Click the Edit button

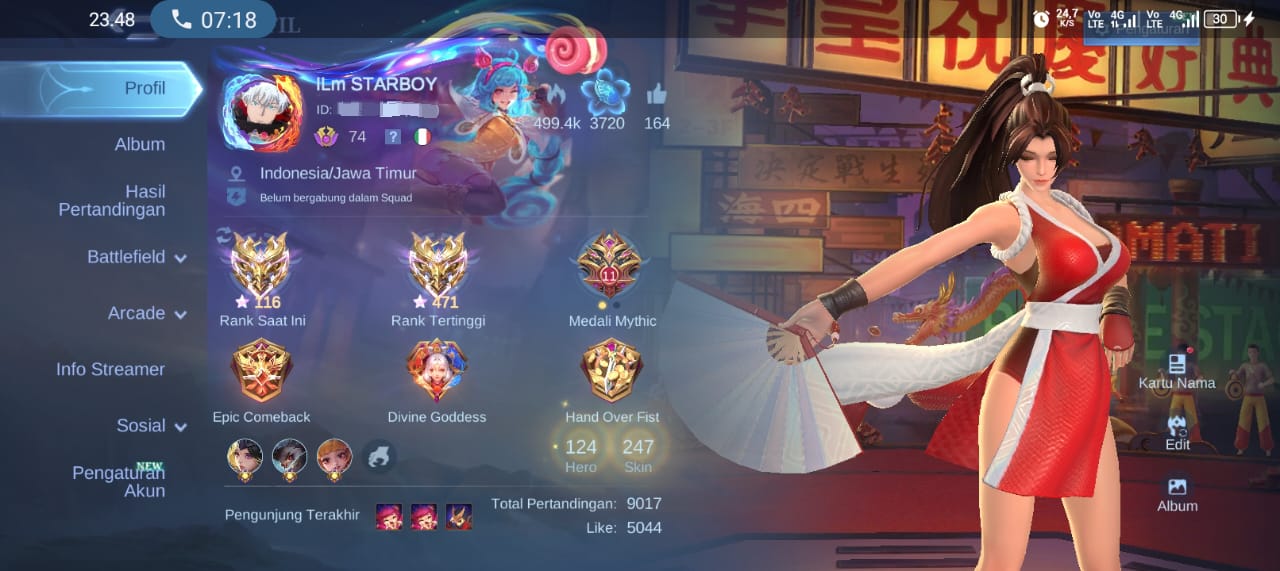[x=1177, y=431]
